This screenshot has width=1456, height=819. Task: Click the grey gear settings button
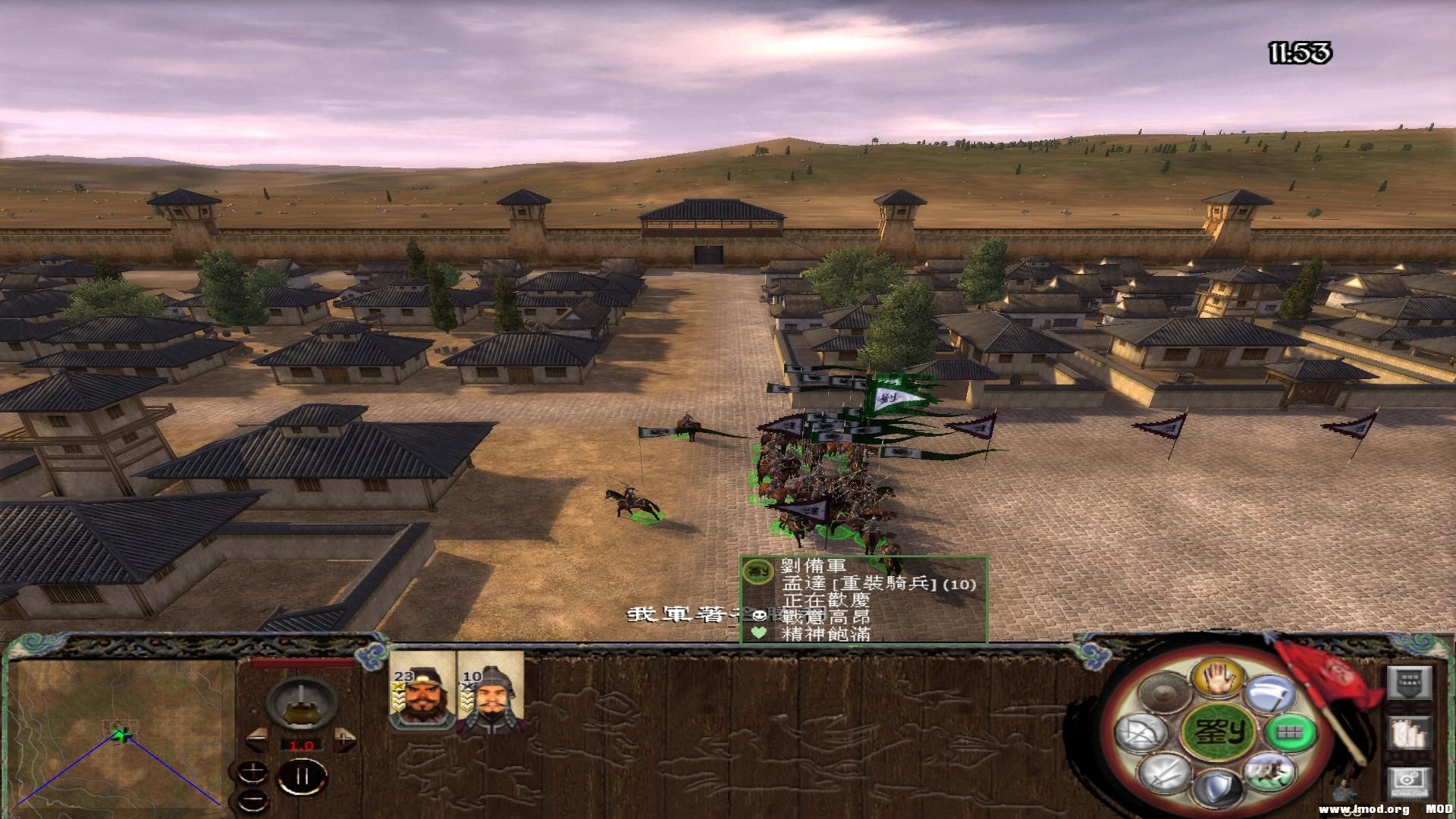[1409, 783]
